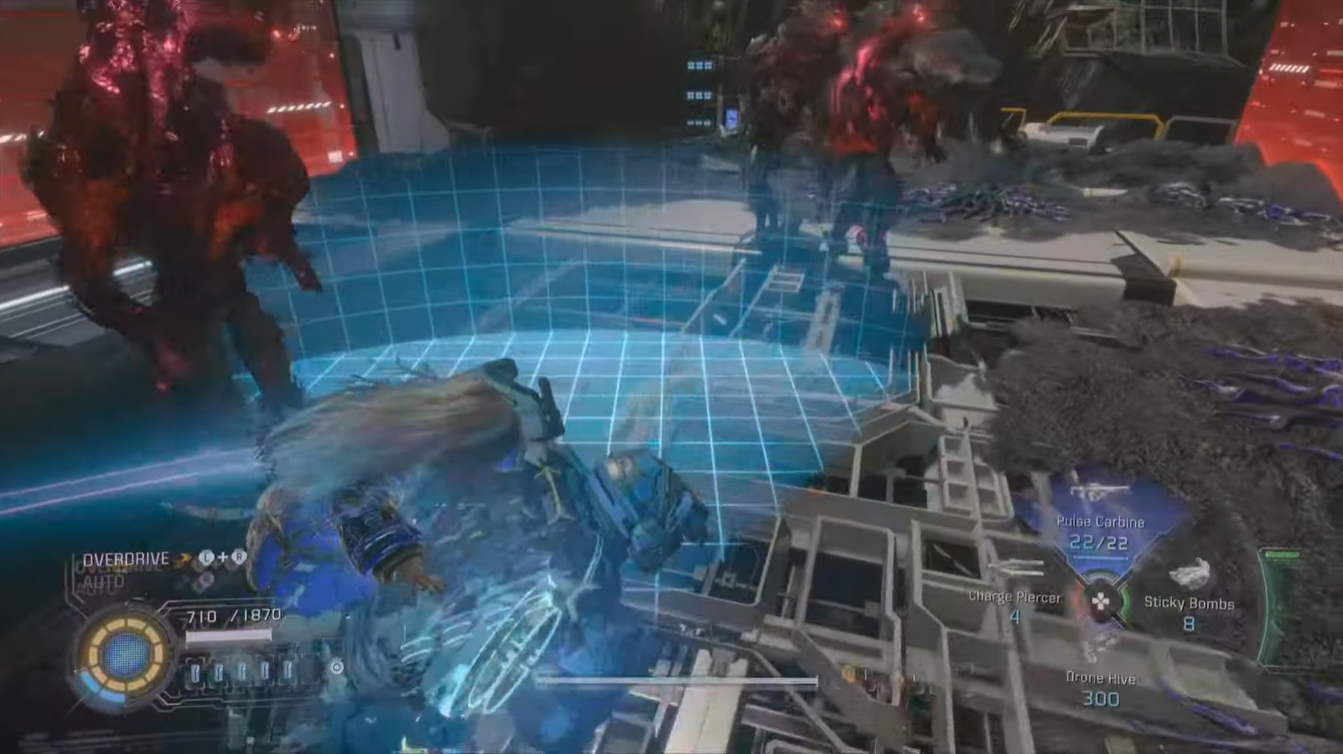This screenshot has width=1343, height=754.
Task: Click the circular core power gauge
Action: (122, 653)
